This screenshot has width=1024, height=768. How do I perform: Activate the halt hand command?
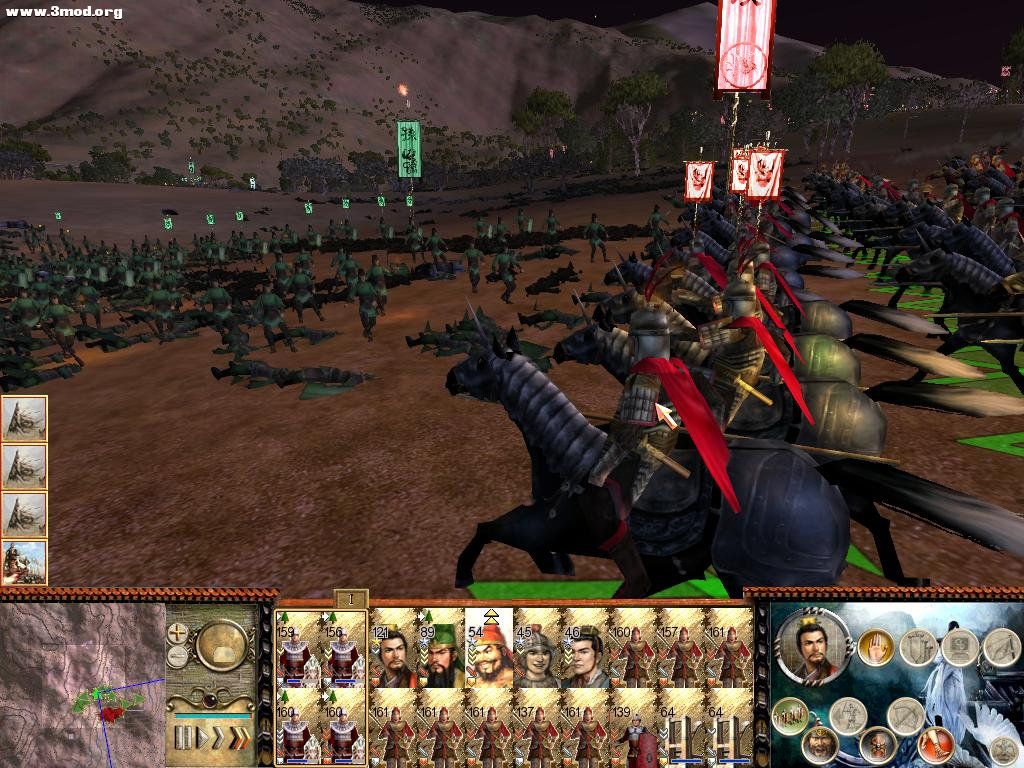(x=874, y=646)
